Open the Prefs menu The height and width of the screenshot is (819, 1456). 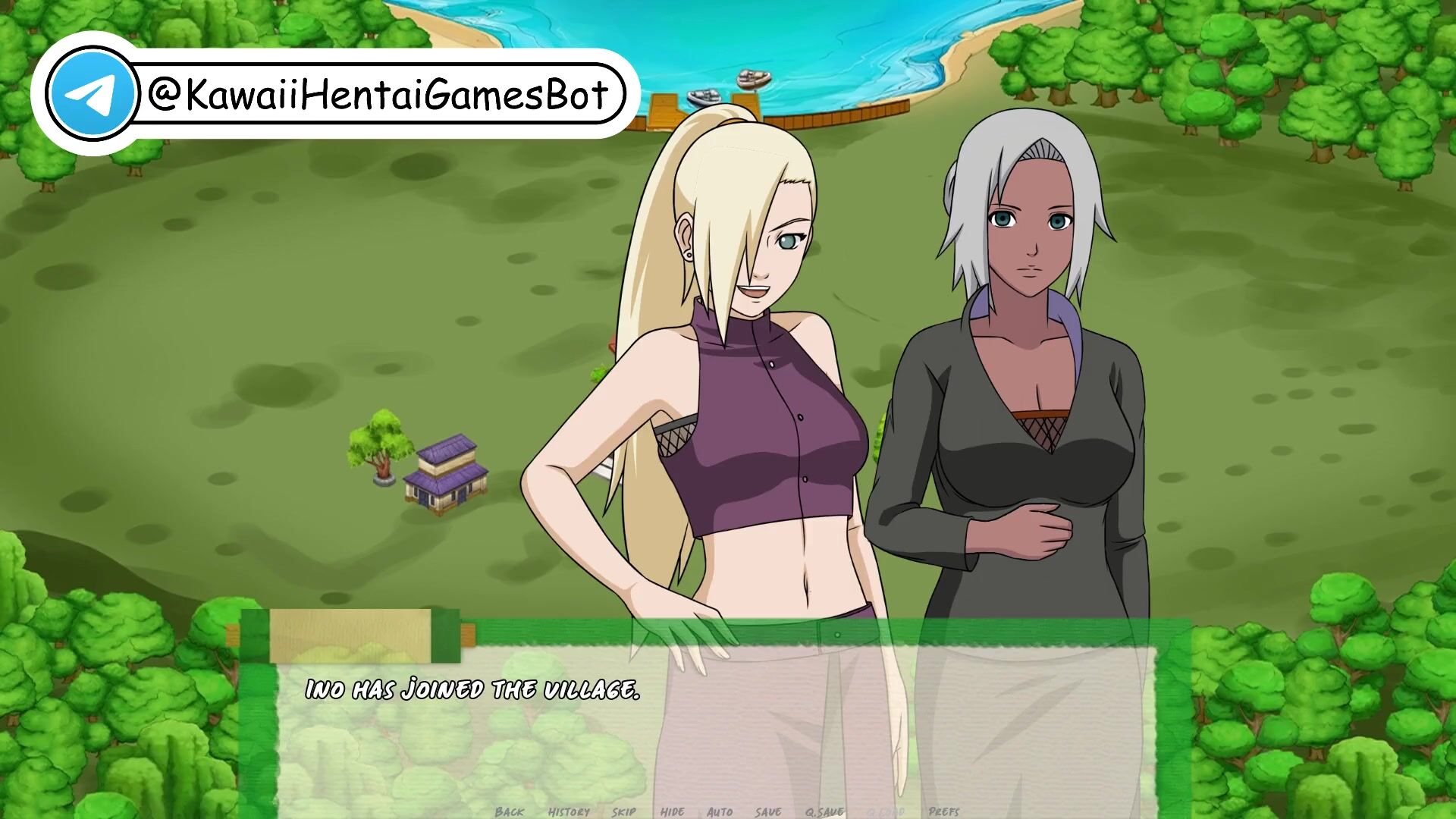click(944, 811)
